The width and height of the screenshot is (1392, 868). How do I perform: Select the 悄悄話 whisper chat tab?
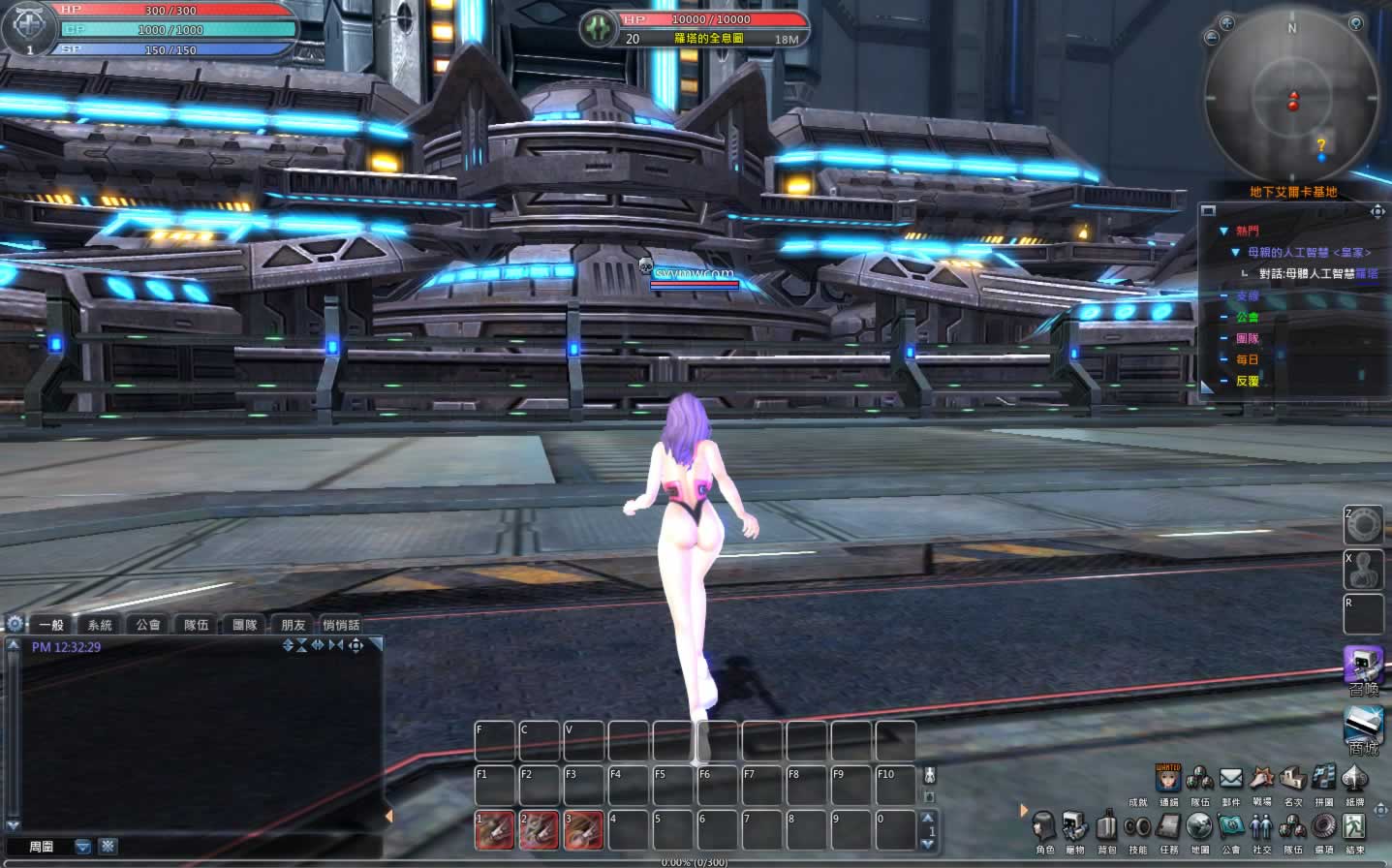point(341,625)
